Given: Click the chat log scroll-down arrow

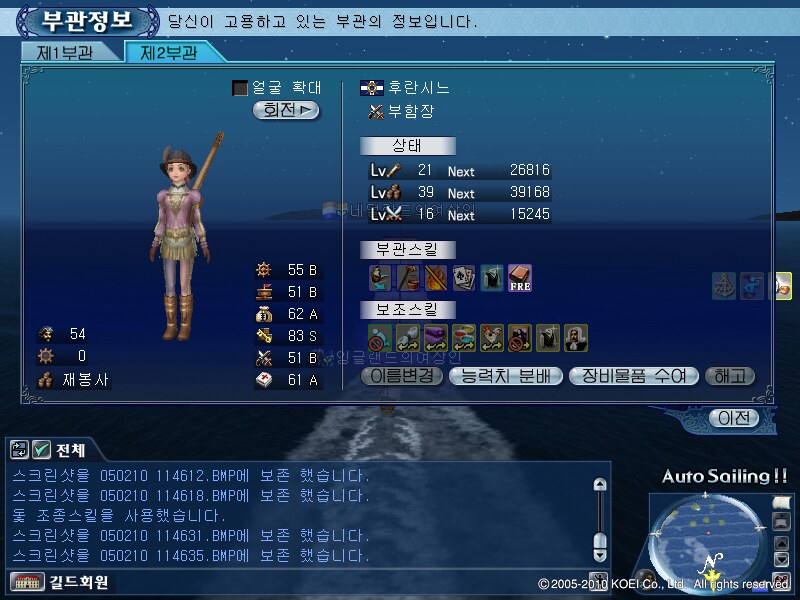Looking at the screenshot, I should pyautogui.click(x=600, y=553).
